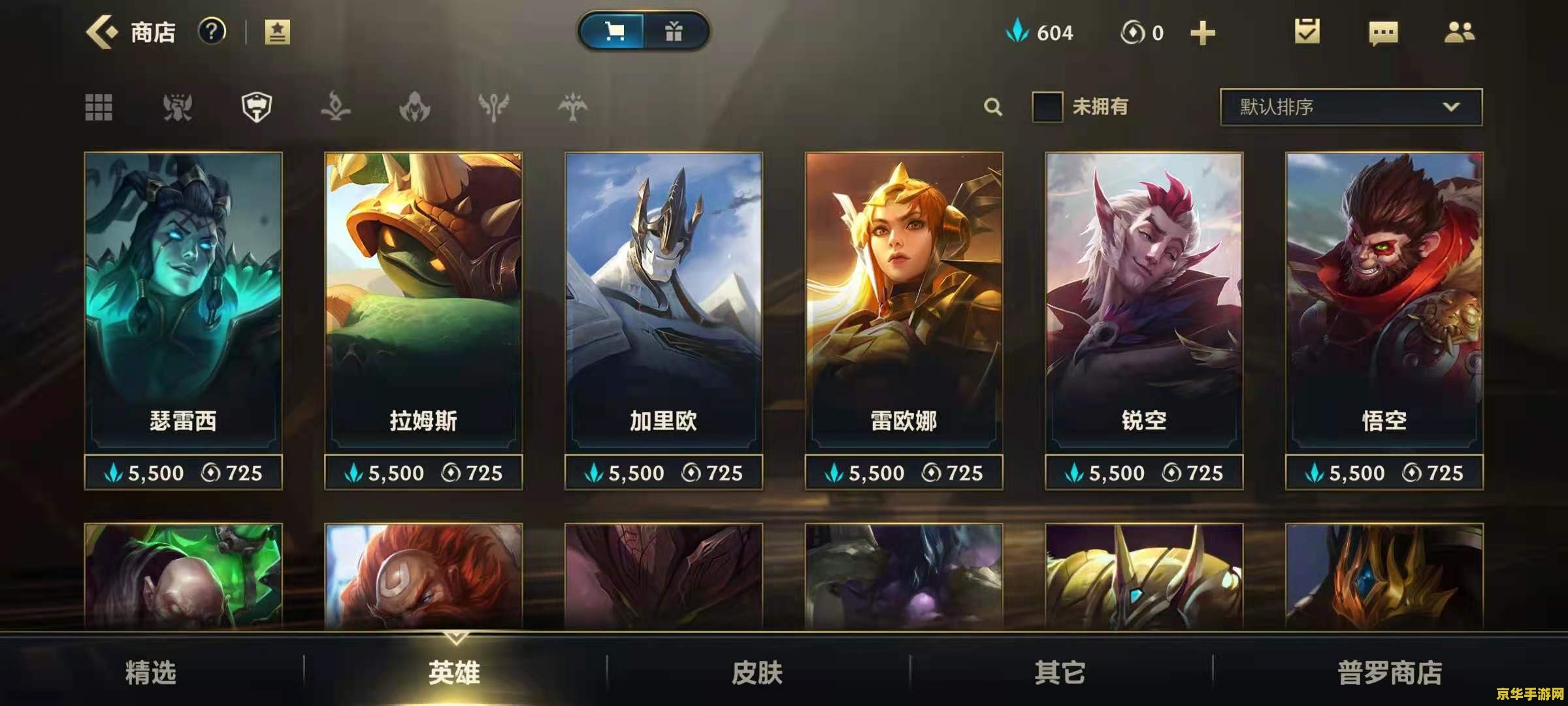Show the friends list icon
The height and width of the screenshot is (706, 1568).
pyautogui.click(x=1459, y=32)
